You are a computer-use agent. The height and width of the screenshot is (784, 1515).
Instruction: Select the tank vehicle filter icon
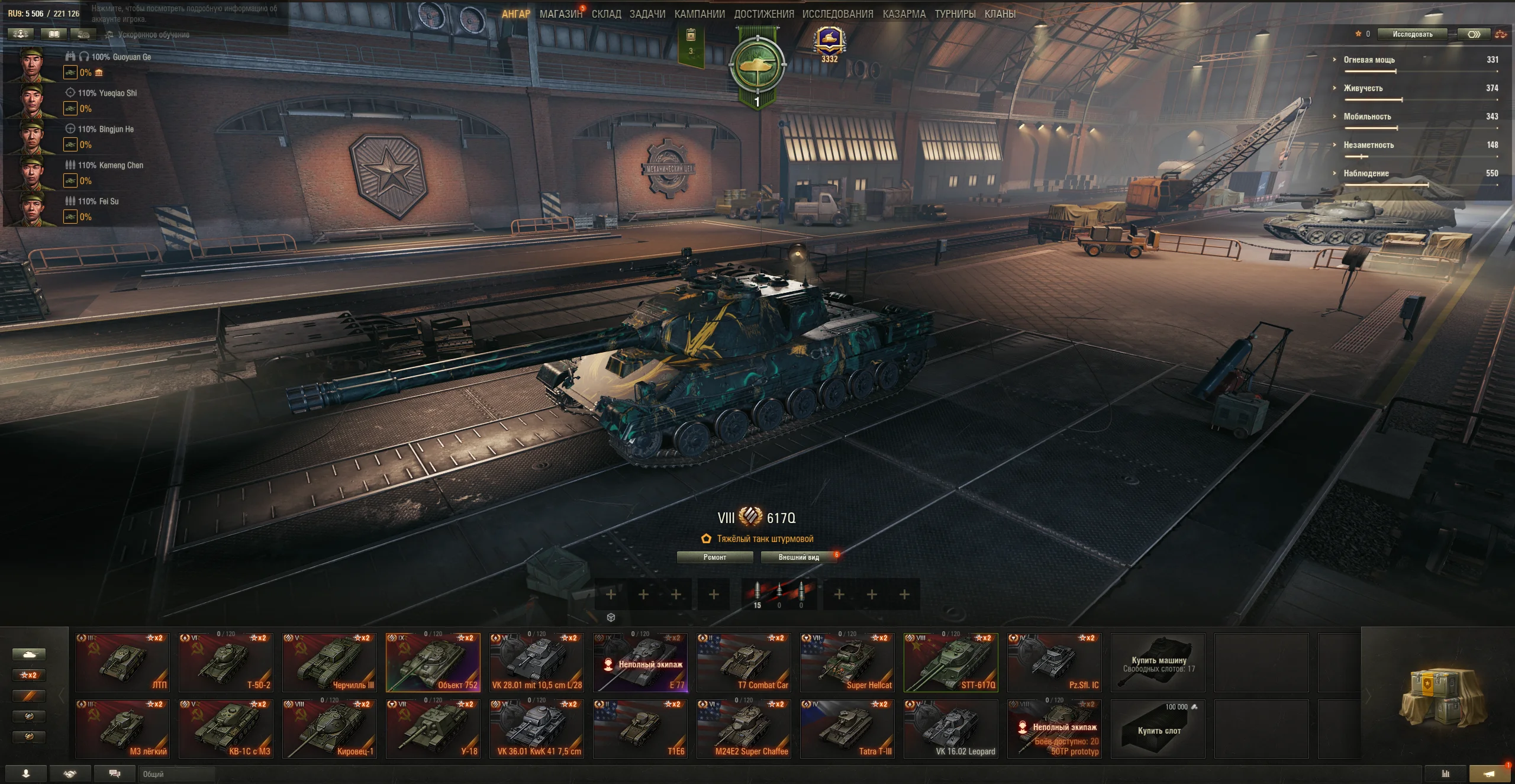pyautogui.click(x=29, y=654)
